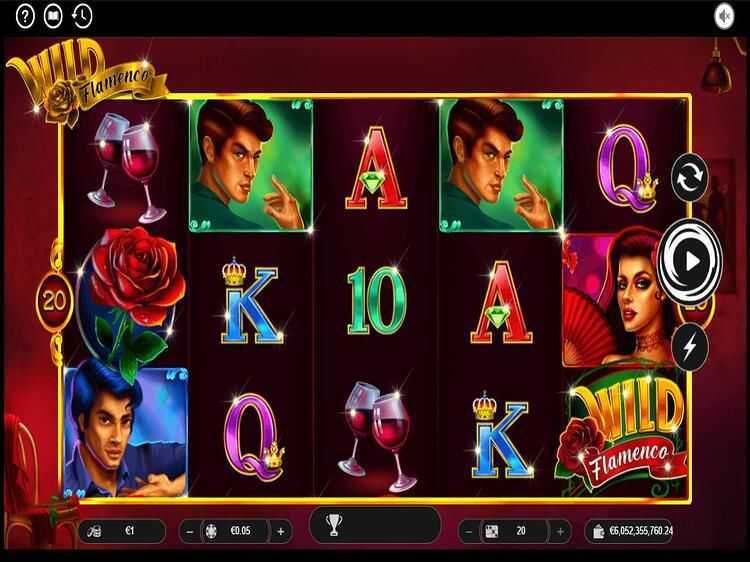Spin the reels with the play button

[x=690, y=261]
